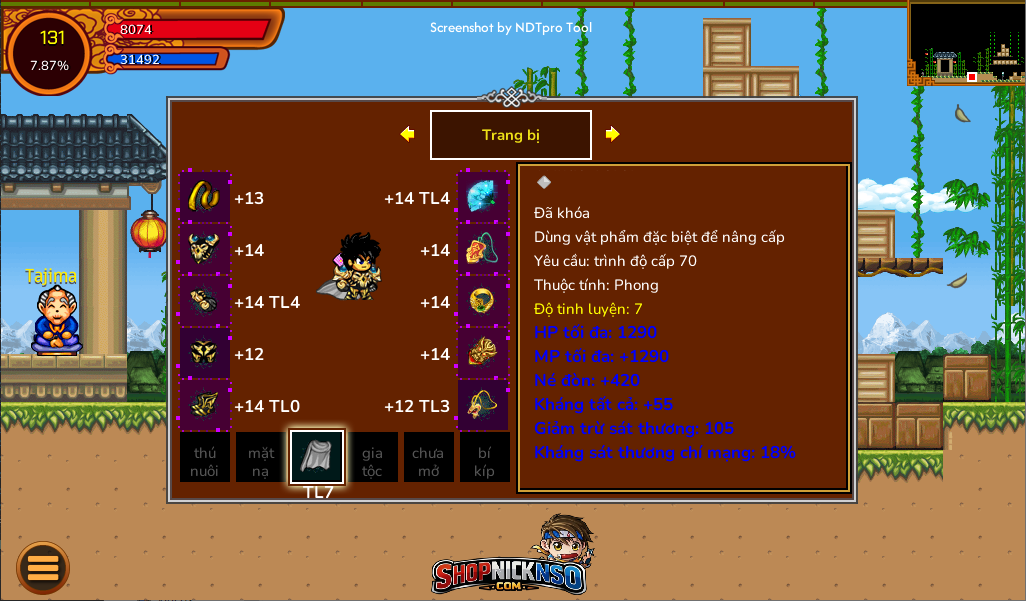Select the blue fan weapon slot

tap(483, 197)
